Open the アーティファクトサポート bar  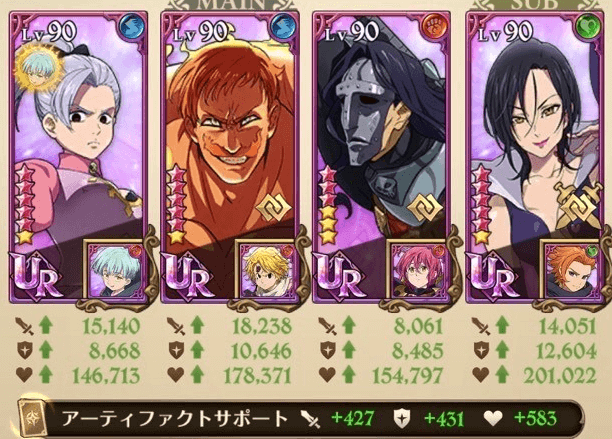[x=300, y=419]
